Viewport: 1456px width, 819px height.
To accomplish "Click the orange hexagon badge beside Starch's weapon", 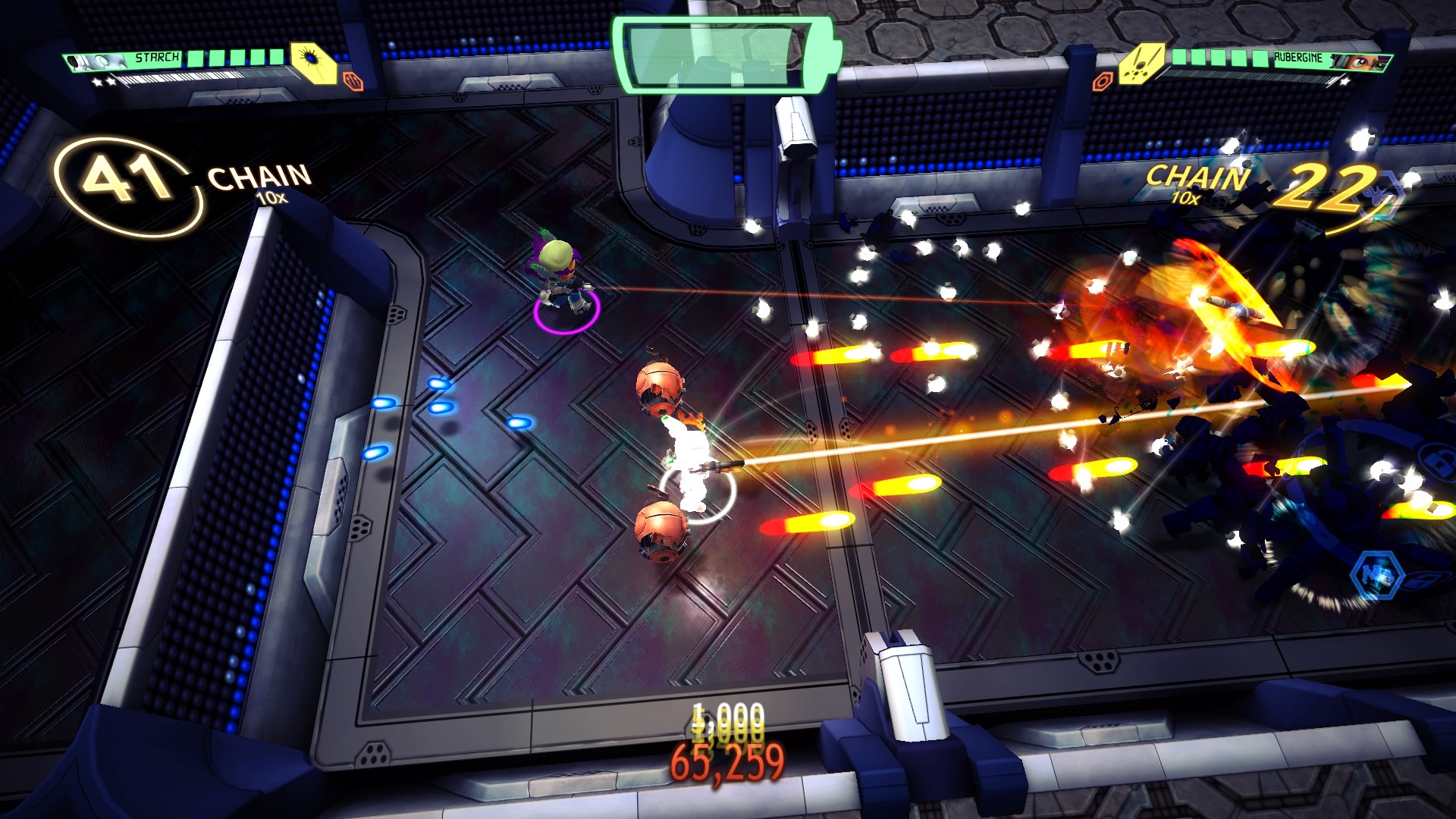I will tap(353, 82).
